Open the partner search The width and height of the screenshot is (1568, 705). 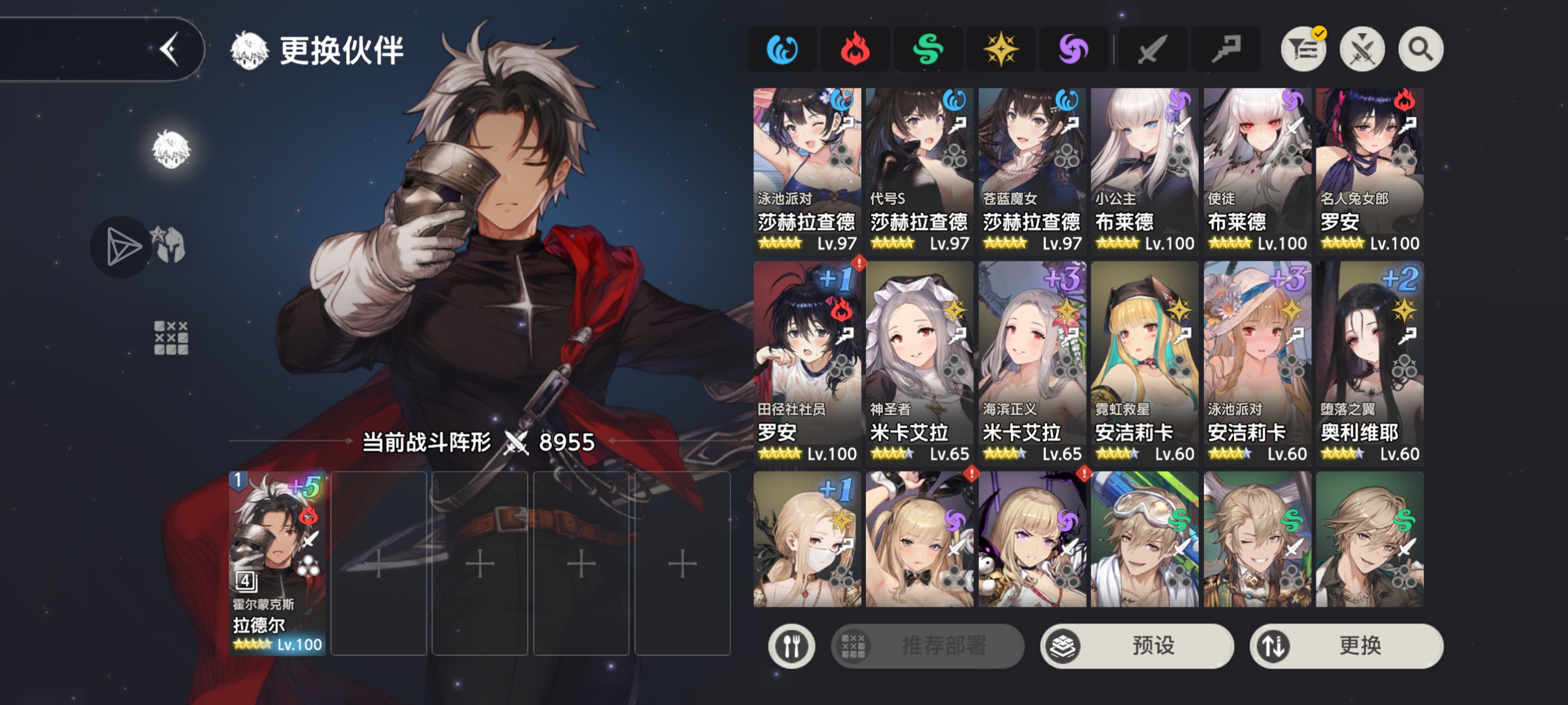tap(1420, 49)
